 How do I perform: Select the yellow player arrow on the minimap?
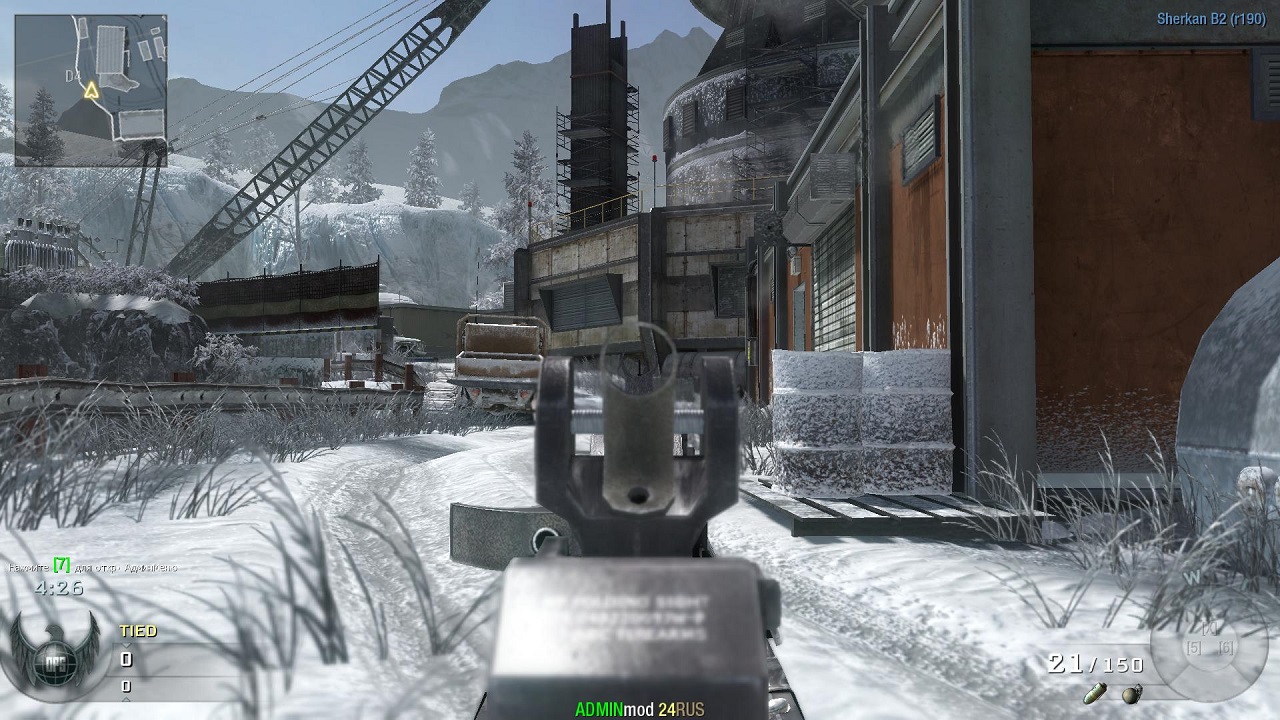point(92,91)
